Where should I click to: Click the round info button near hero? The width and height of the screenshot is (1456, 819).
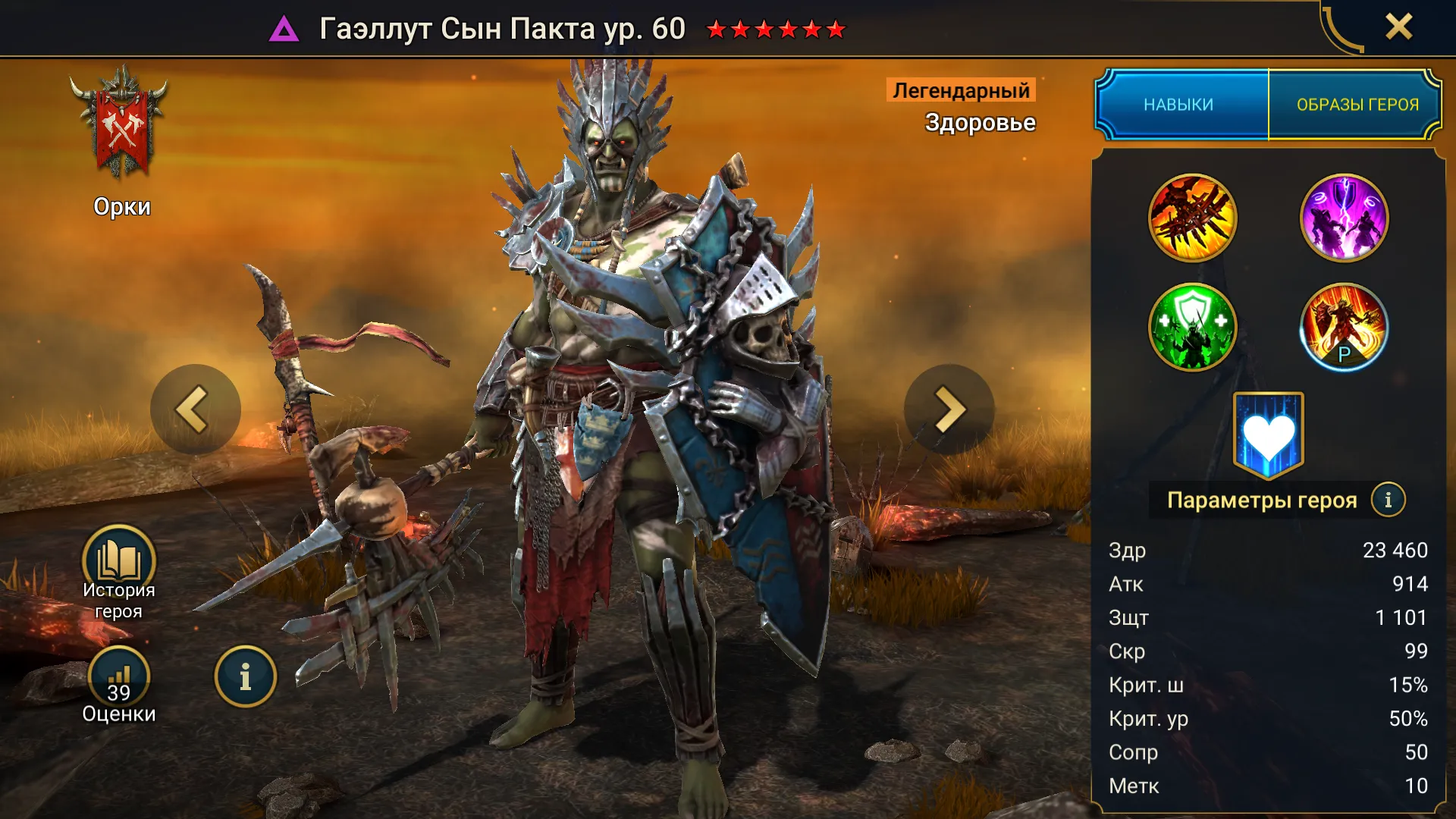point(245,676)
